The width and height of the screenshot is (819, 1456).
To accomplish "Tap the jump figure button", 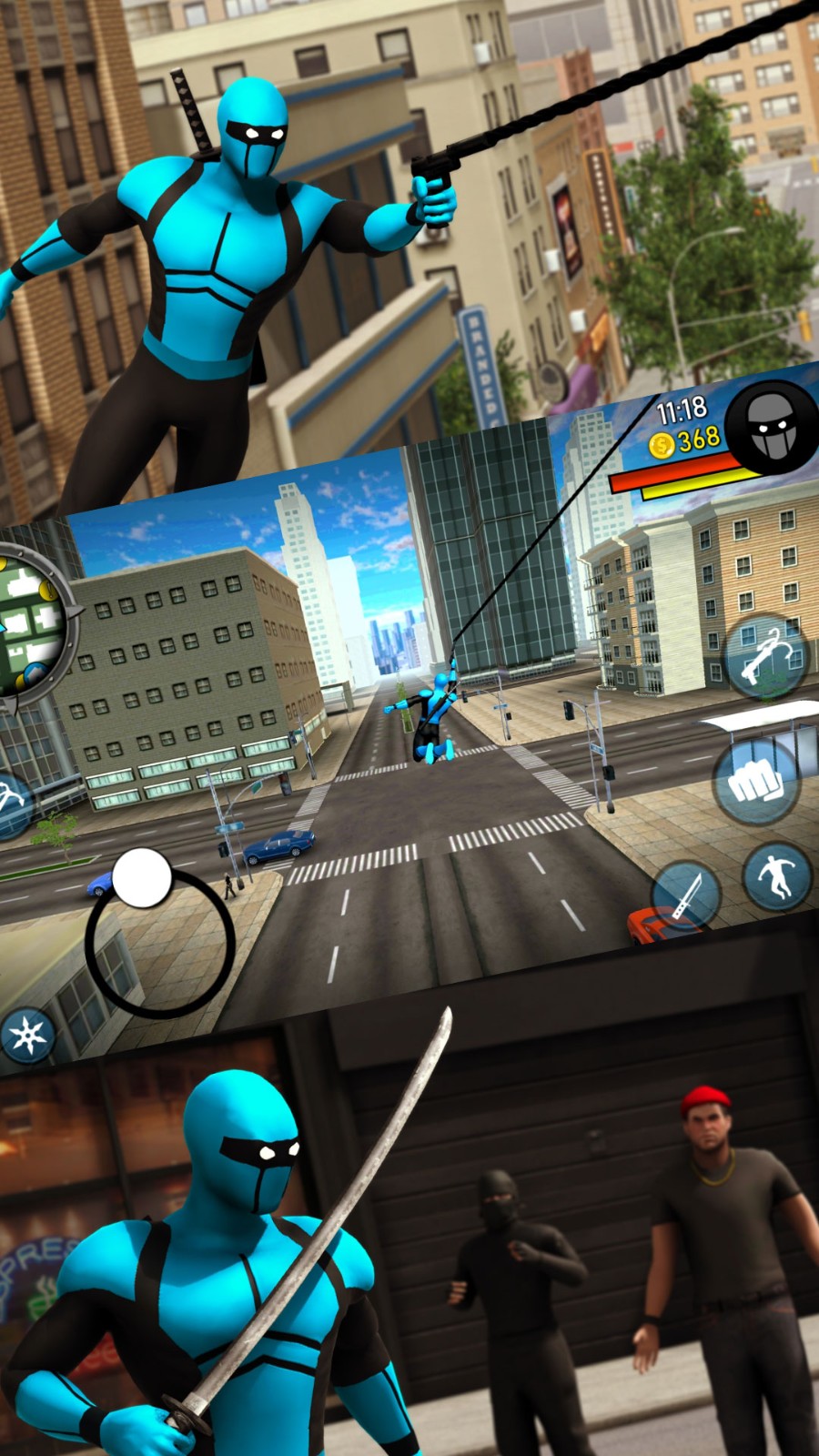I will point(776,875).
